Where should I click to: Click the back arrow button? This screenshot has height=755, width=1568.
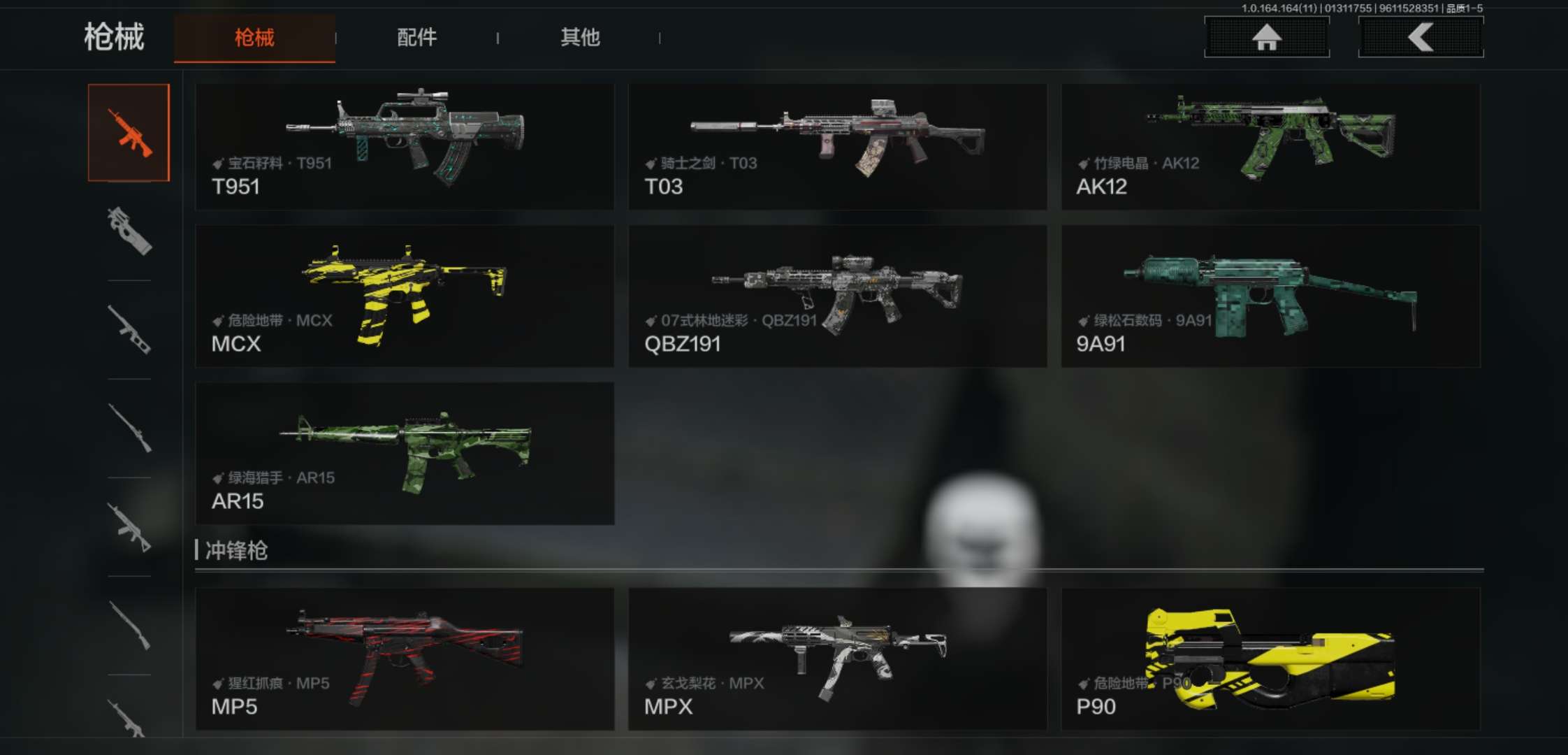click(x=1420, y=37)
